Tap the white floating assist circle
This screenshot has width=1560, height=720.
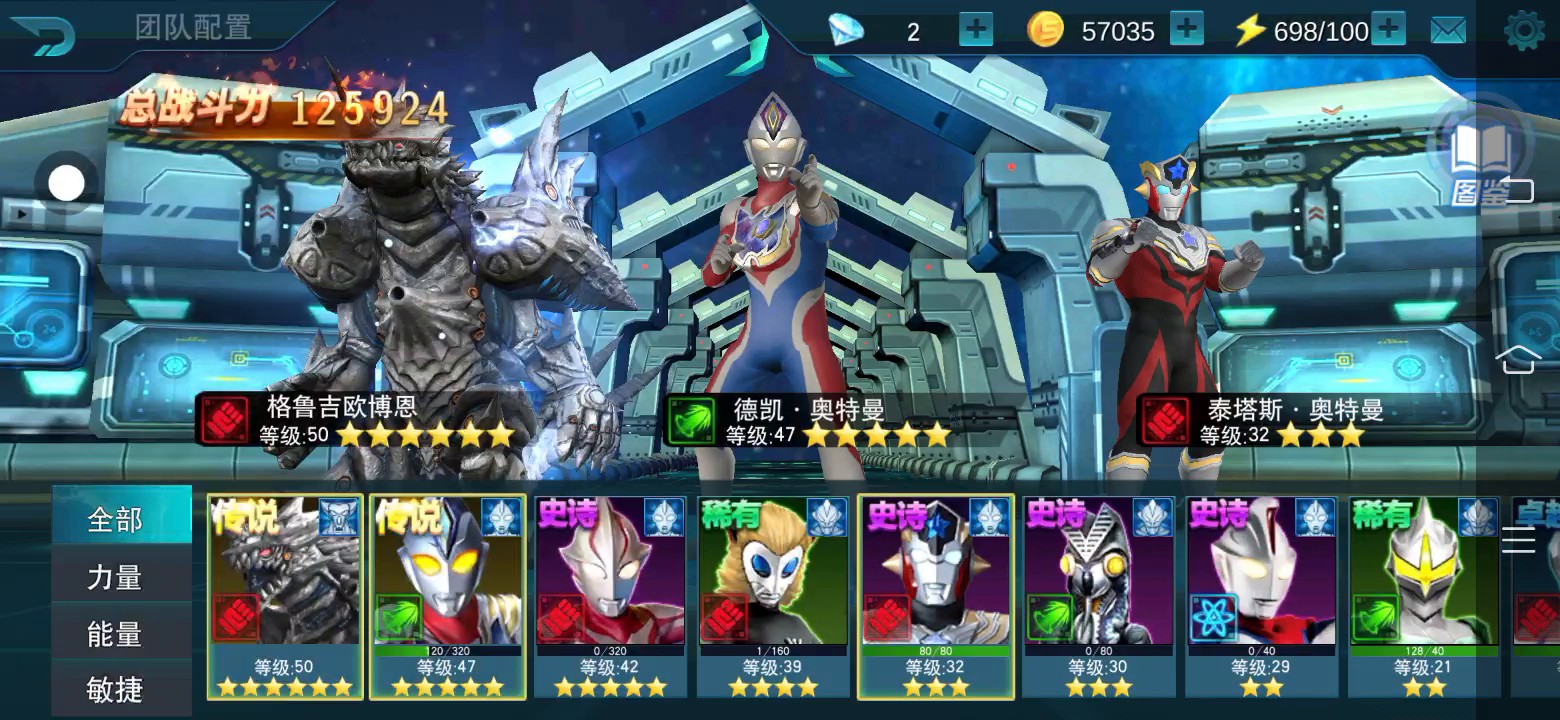(67, 183)
